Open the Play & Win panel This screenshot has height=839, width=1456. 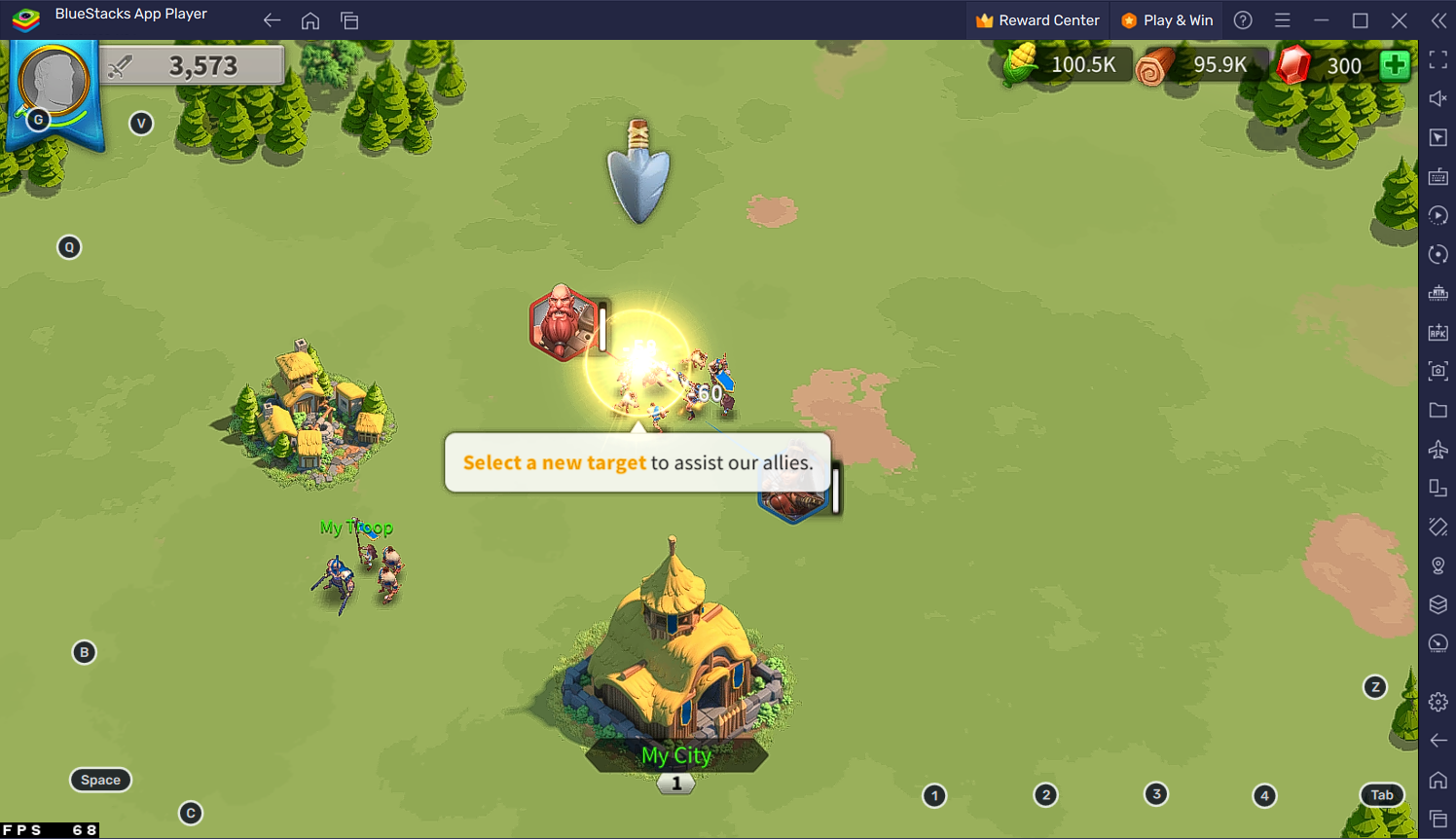point(1167,20)
